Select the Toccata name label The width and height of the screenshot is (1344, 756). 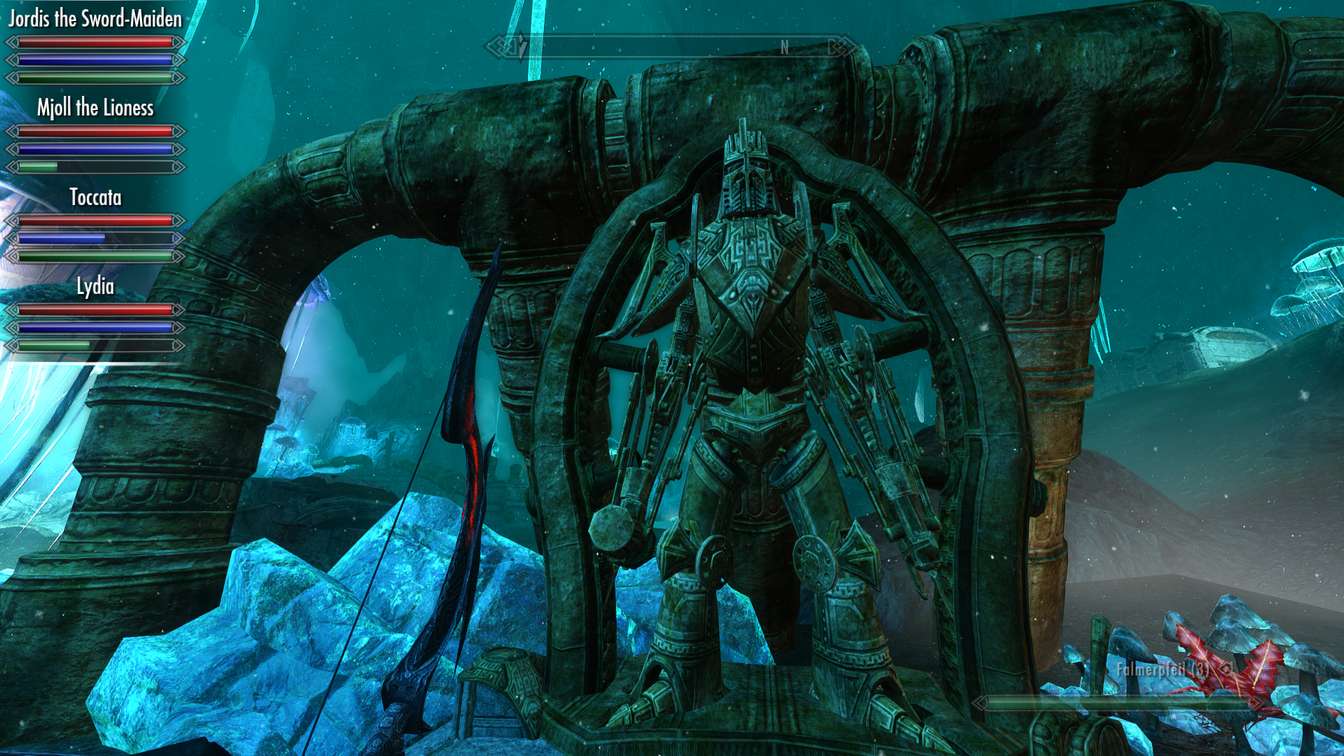(x=97, y=198)
